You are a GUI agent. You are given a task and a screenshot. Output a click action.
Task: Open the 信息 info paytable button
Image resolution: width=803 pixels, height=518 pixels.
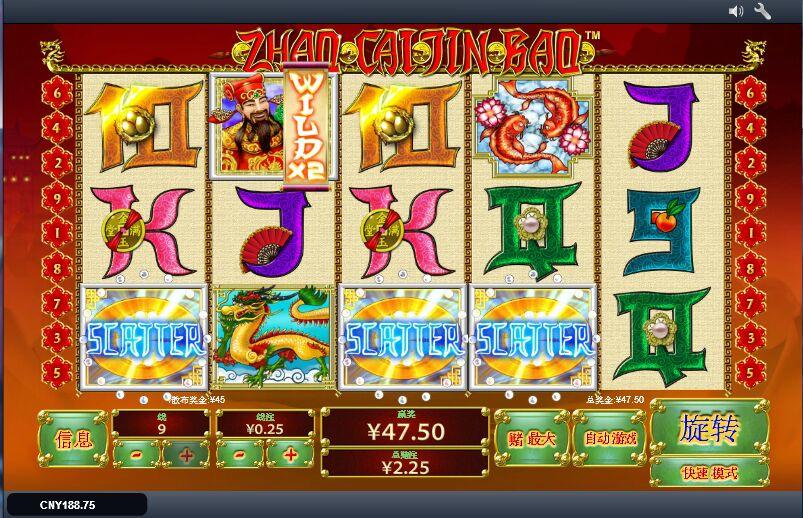(x=72, y=439)
